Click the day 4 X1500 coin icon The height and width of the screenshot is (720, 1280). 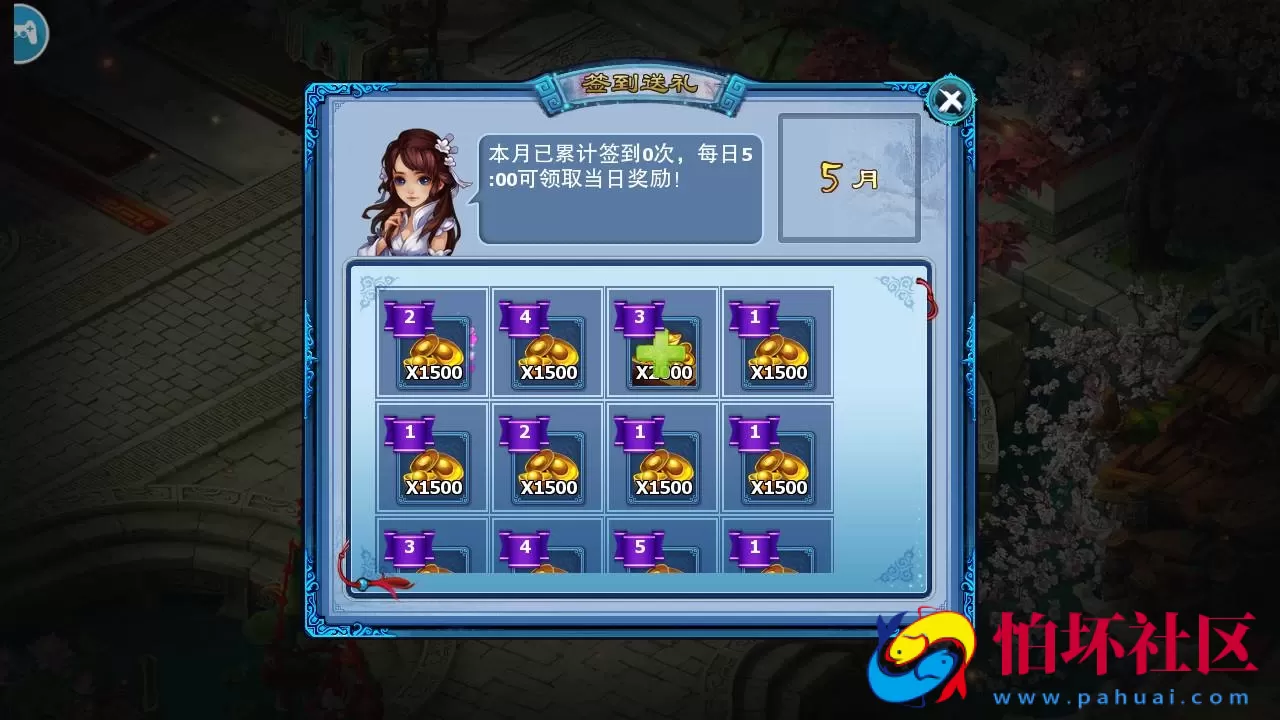pyautogui.click(x=546, y=350)
